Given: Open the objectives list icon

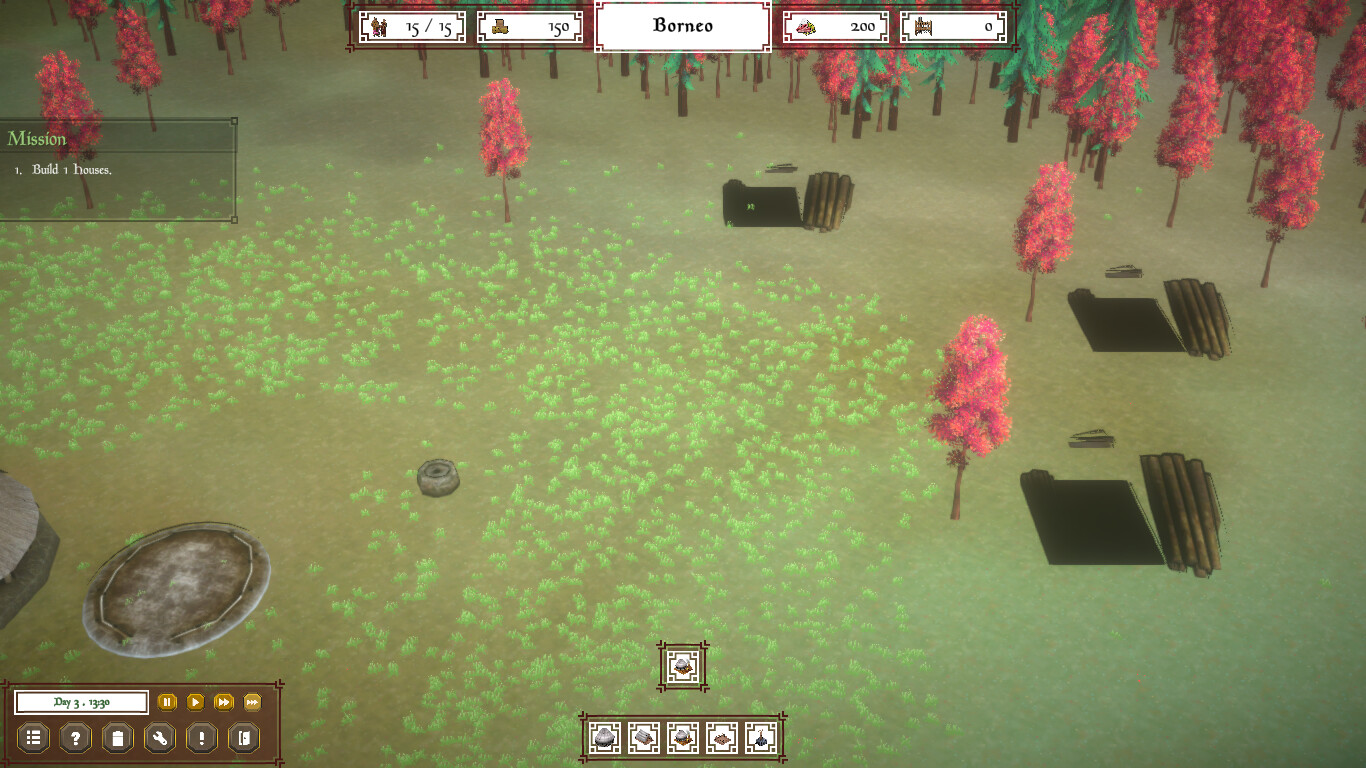Looking at the screenshot, I should (33, 738).
